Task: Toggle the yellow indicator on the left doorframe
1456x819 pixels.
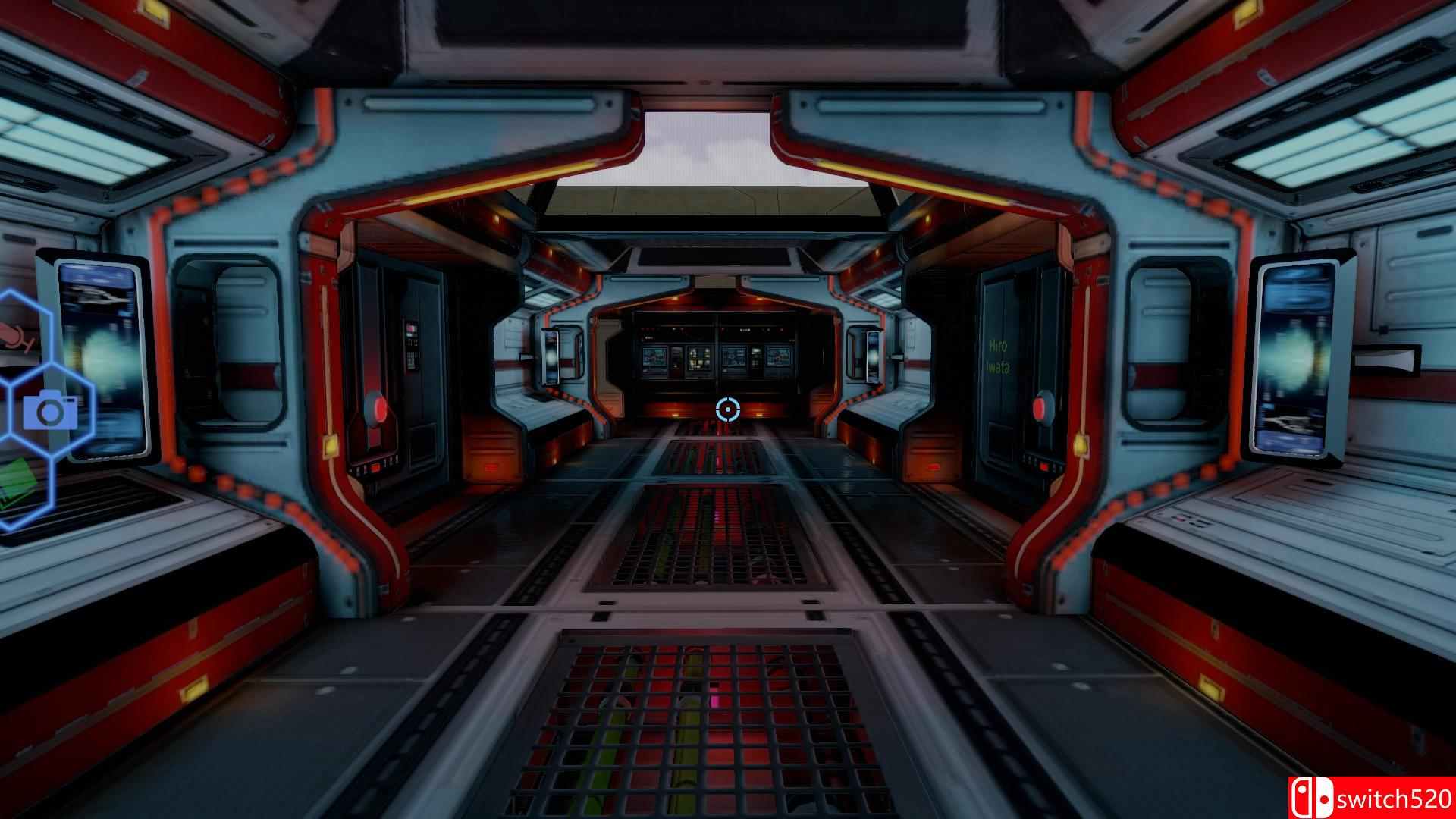Action: pos(330,444)
